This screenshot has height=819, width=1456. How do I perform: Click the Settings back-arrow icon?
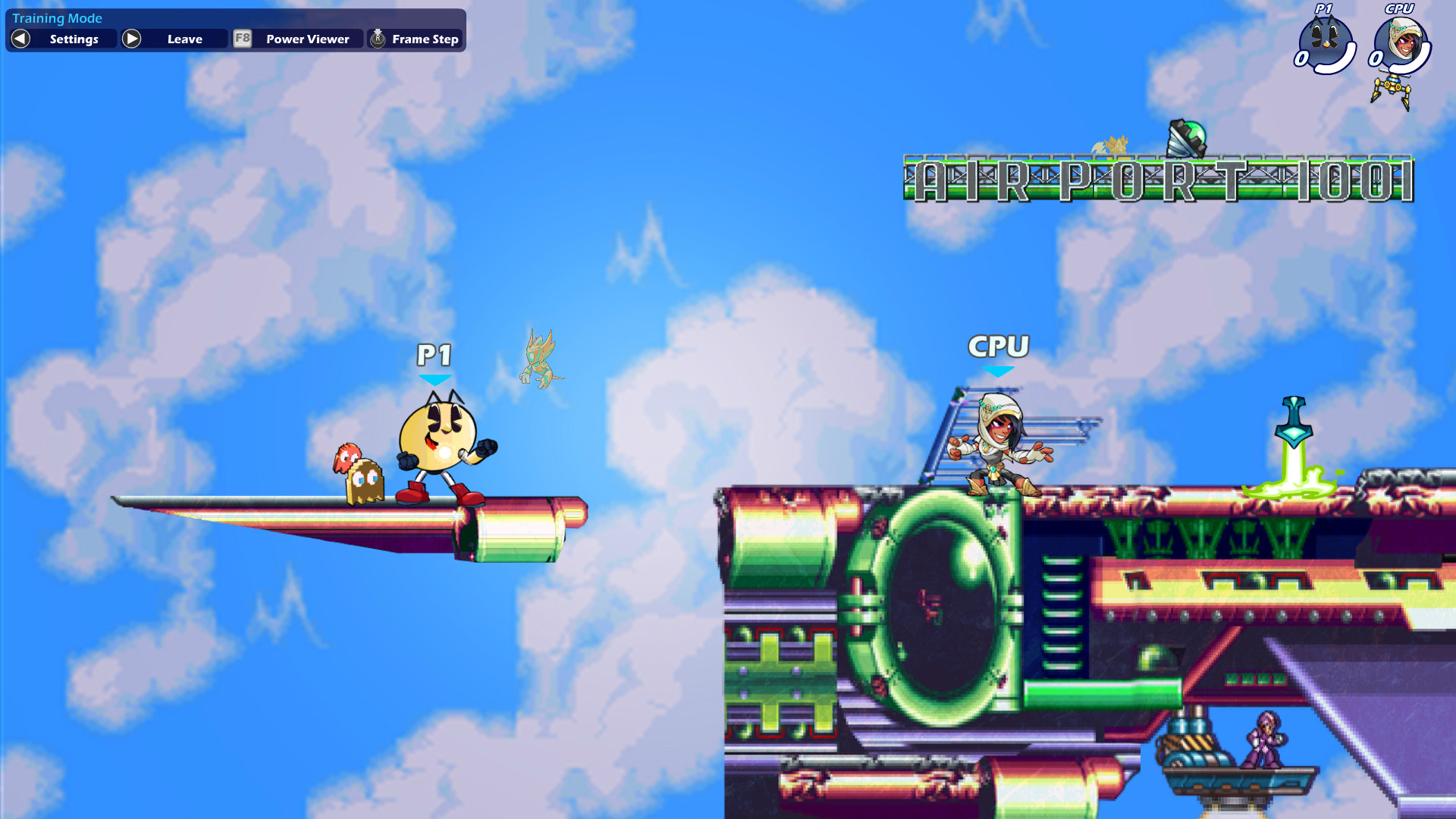point(20,39)
